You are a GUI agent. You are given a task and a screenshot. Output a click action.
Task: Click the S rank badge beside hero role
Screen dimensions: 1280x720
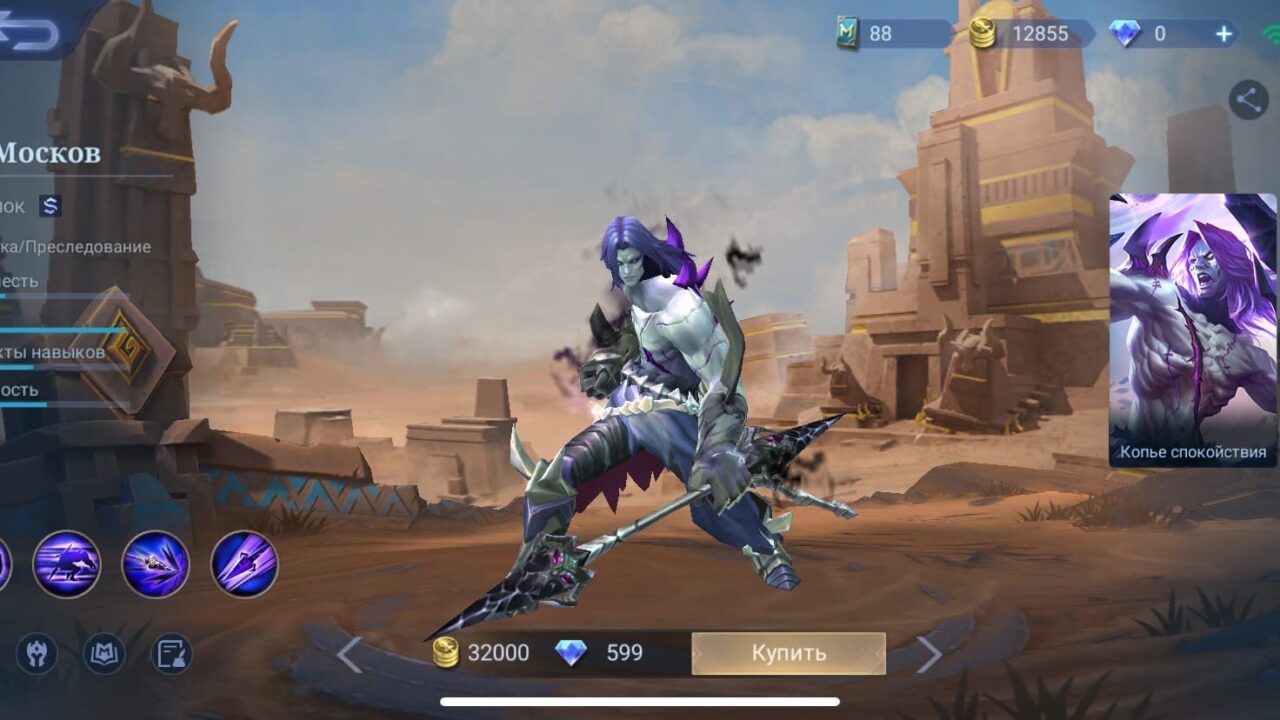[50, 206]
